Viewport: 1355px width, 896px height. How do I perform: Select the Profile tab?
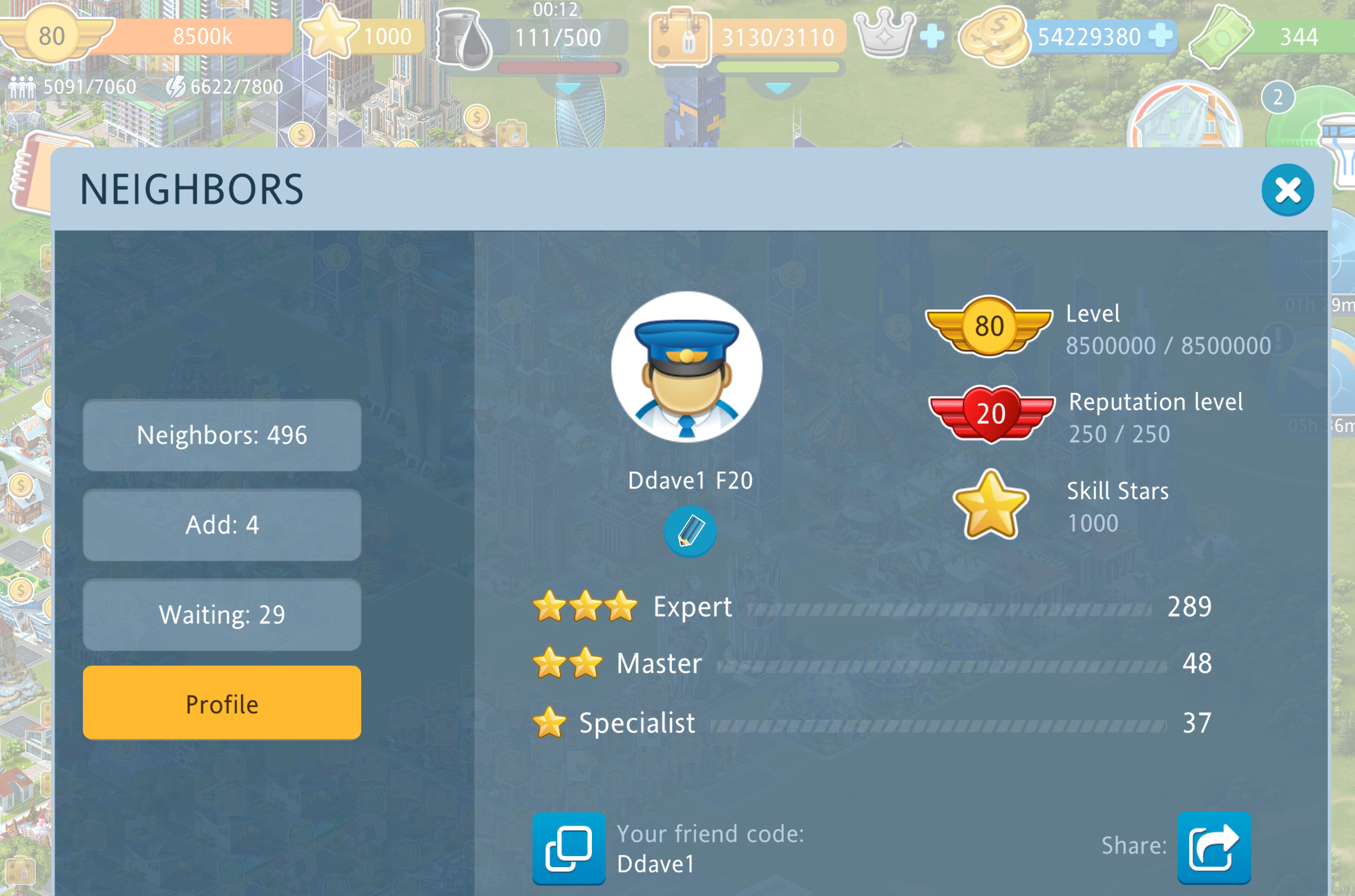[x=222, y=703]
